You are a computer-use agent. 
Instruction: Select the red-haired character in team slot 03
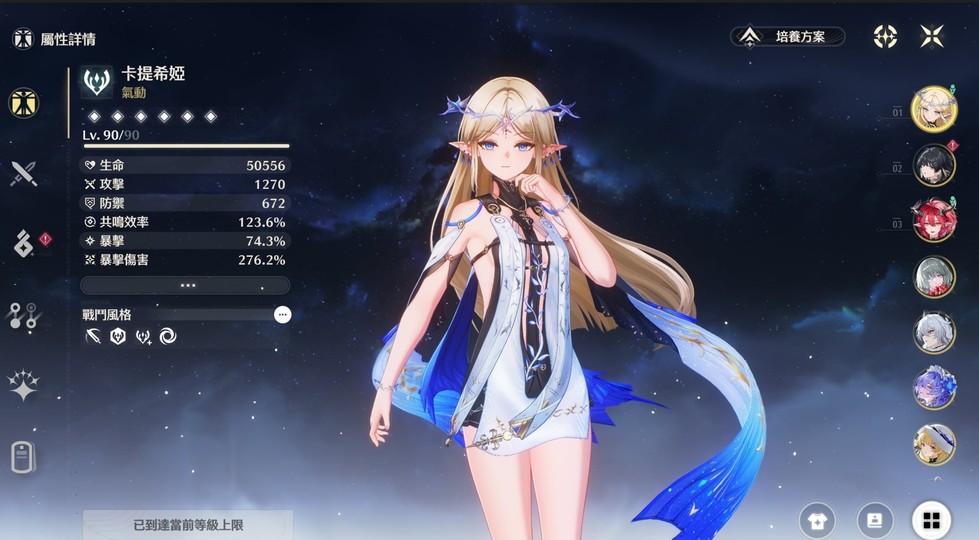coord(934,220)
